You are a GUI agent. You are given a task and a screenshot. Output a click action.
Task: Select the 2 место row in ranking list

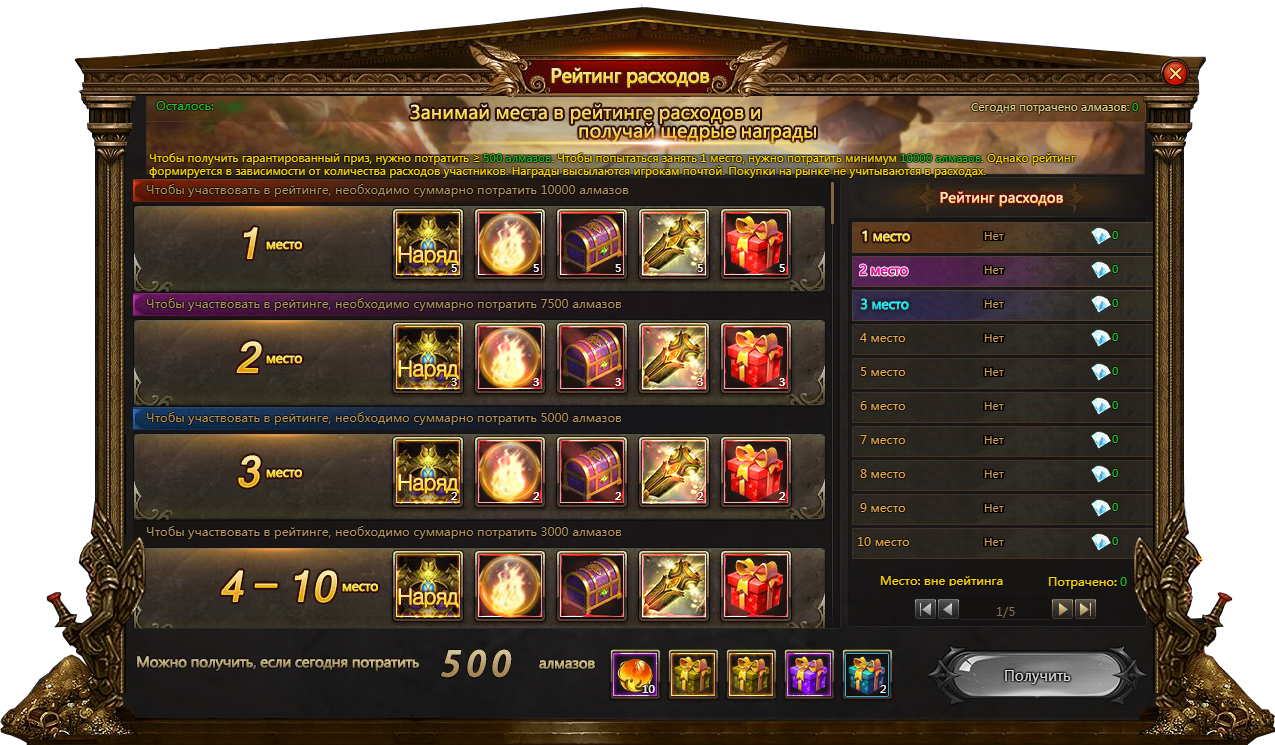tap(1000, 271)
